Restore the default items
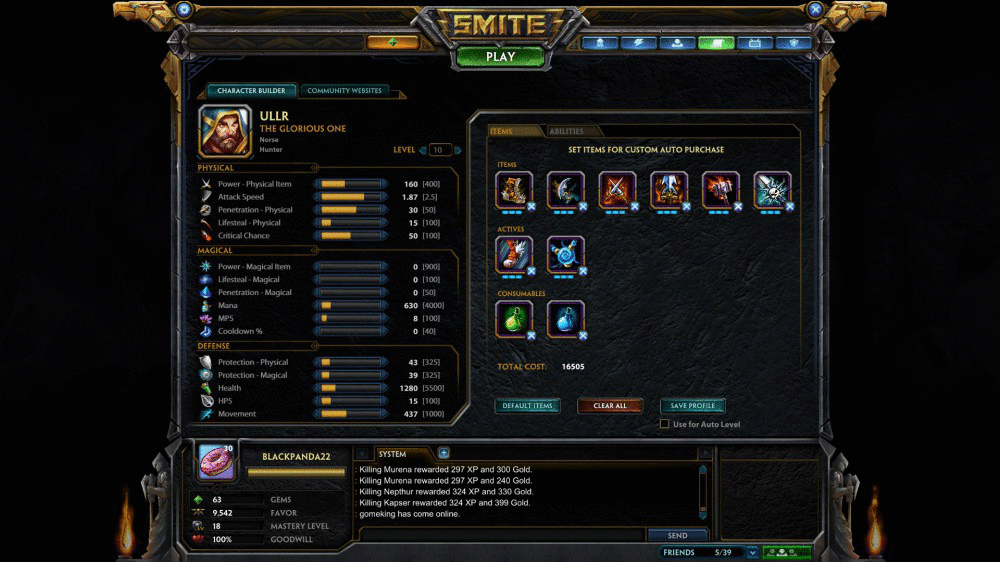The height and width of the screenshot is (562, 1000). (x=528, y=406)
